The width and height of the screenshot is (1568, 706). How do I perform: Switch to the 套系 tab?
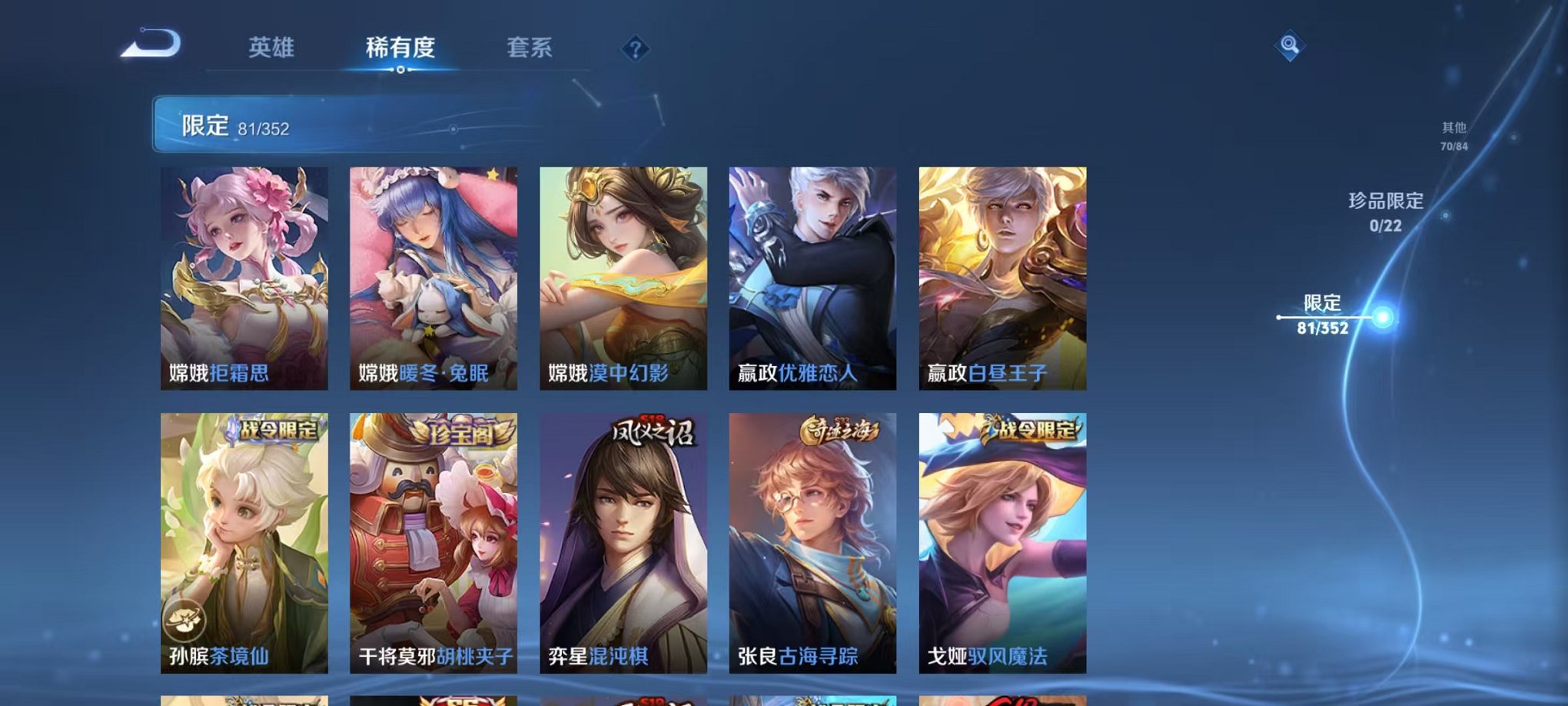click(532, 48)
